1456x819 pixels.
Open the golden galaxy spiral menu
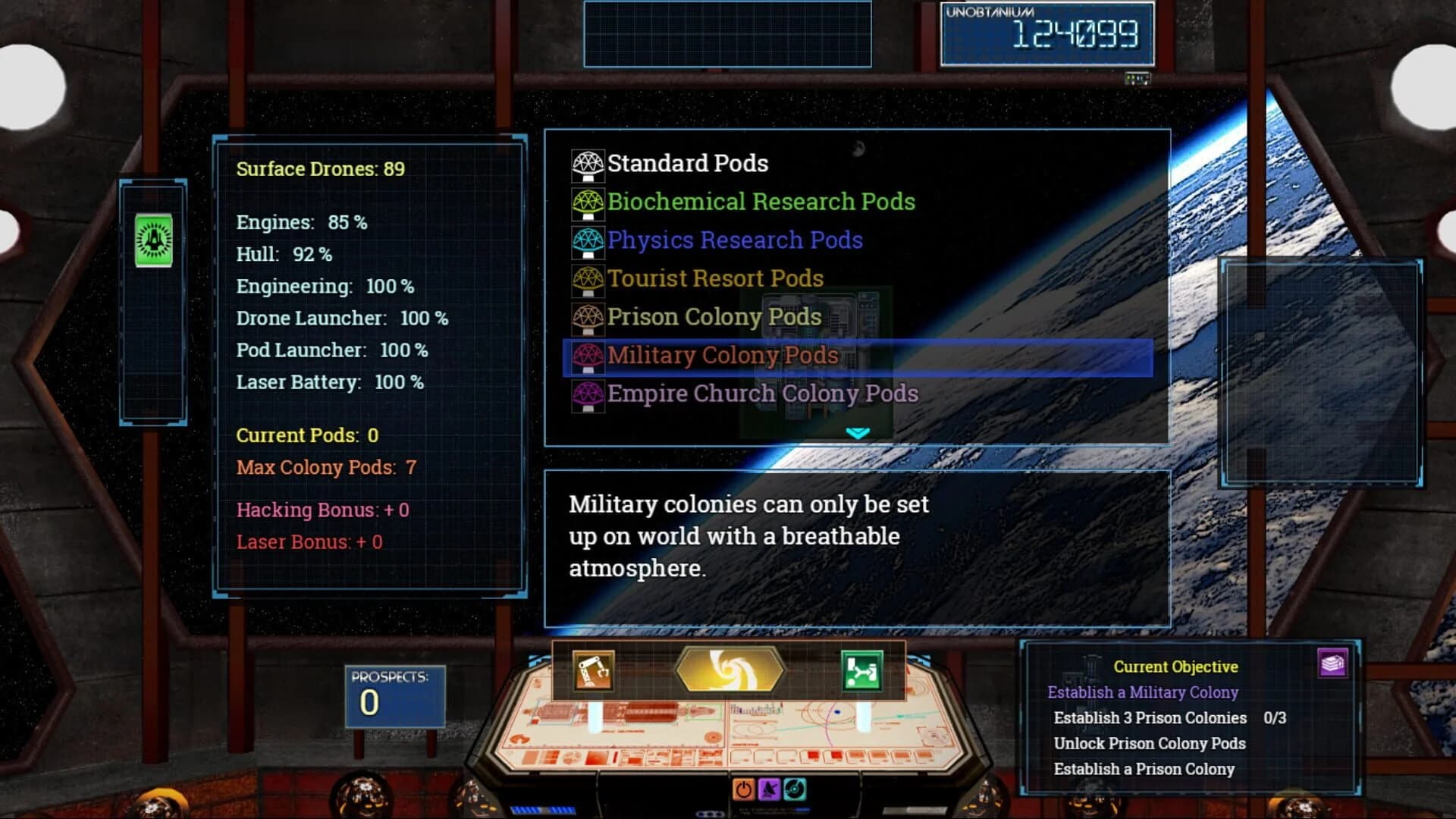coord(729,670)
